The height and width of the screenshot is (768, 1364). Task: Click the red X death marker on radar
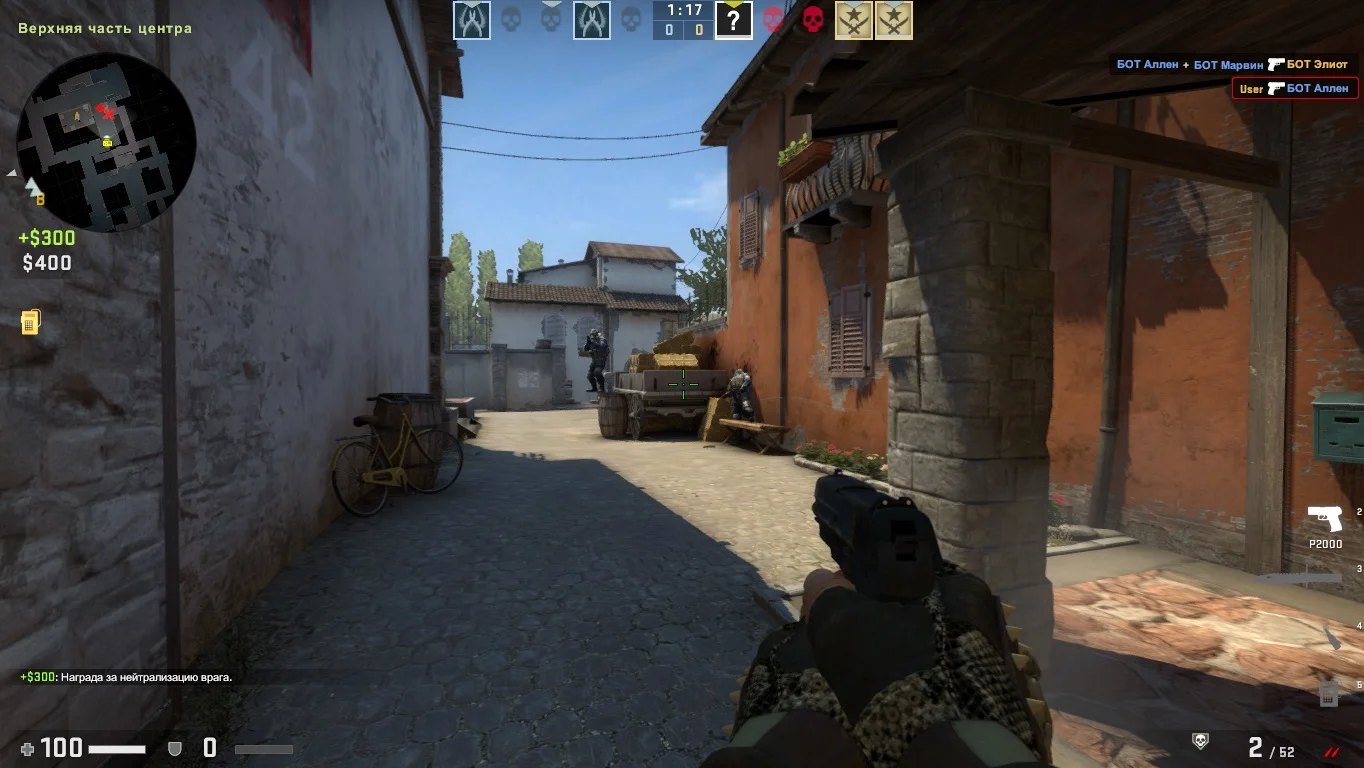point(107,112)
